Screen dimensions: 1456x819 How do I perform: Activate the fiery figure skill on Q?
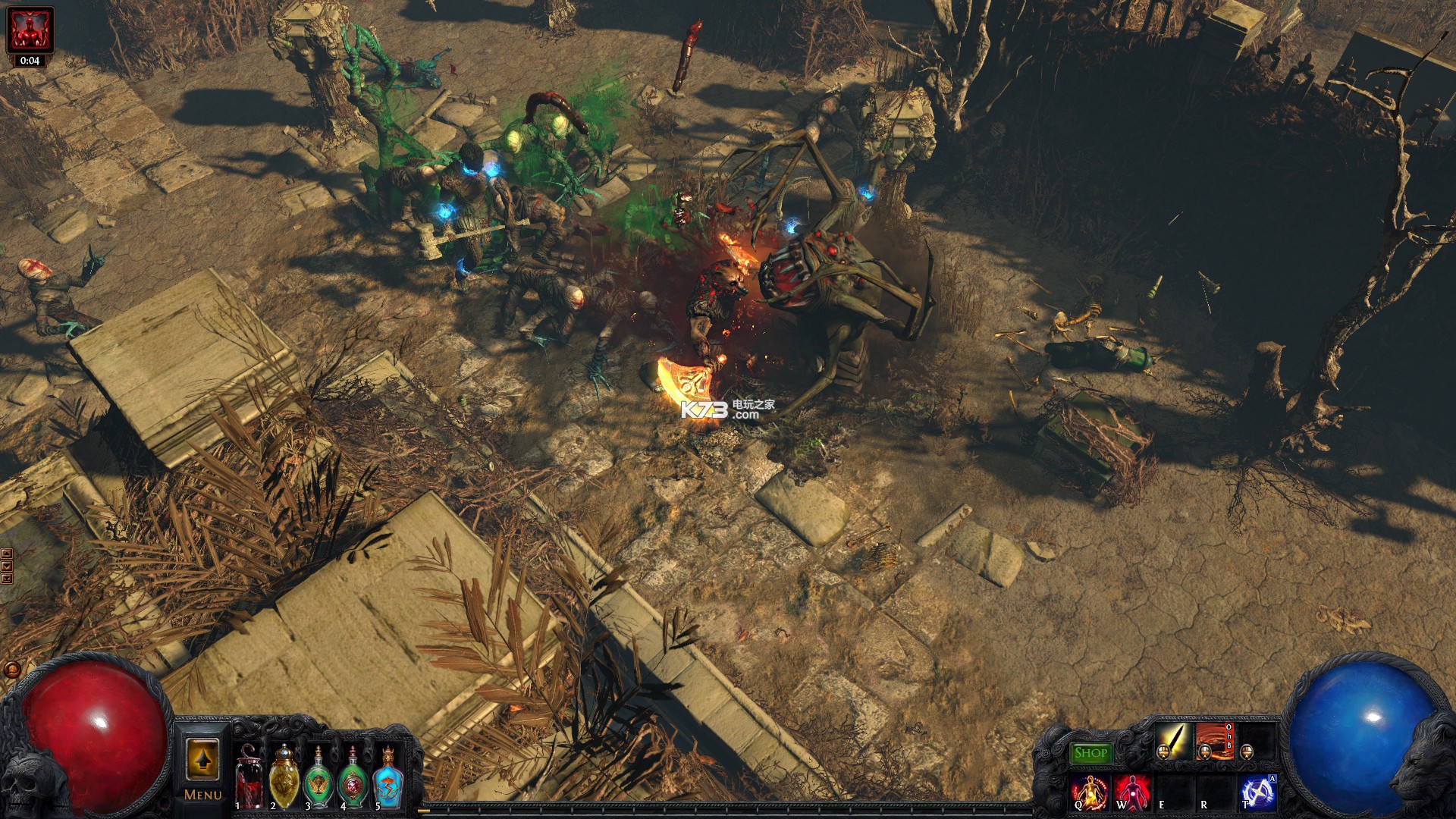(x=1090, y=792)
